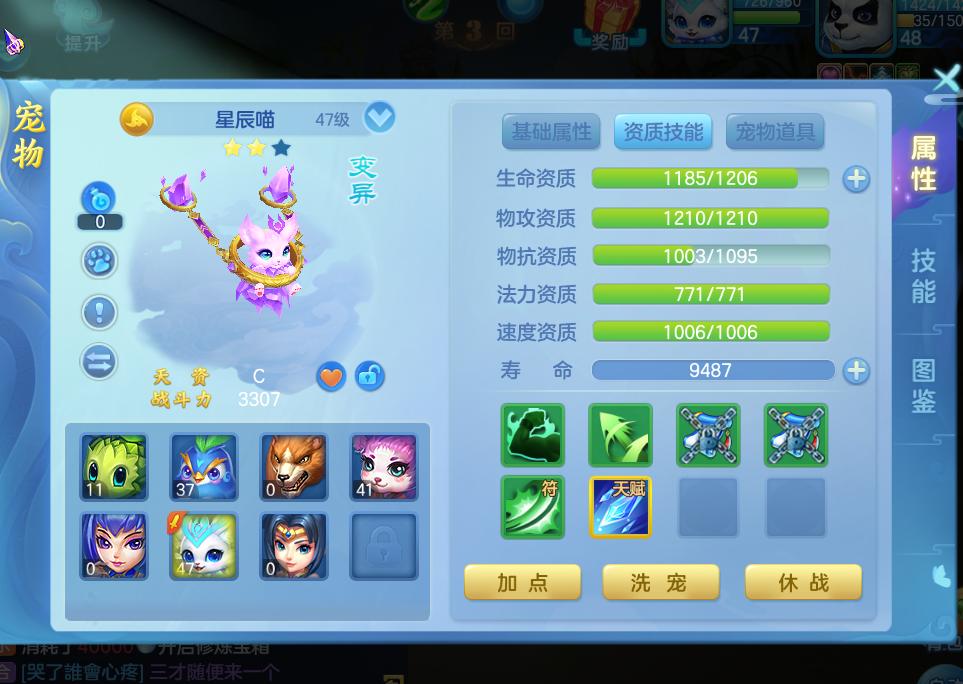
Task: Select the brown bear pet portrait
Action: tap(294, 467)
